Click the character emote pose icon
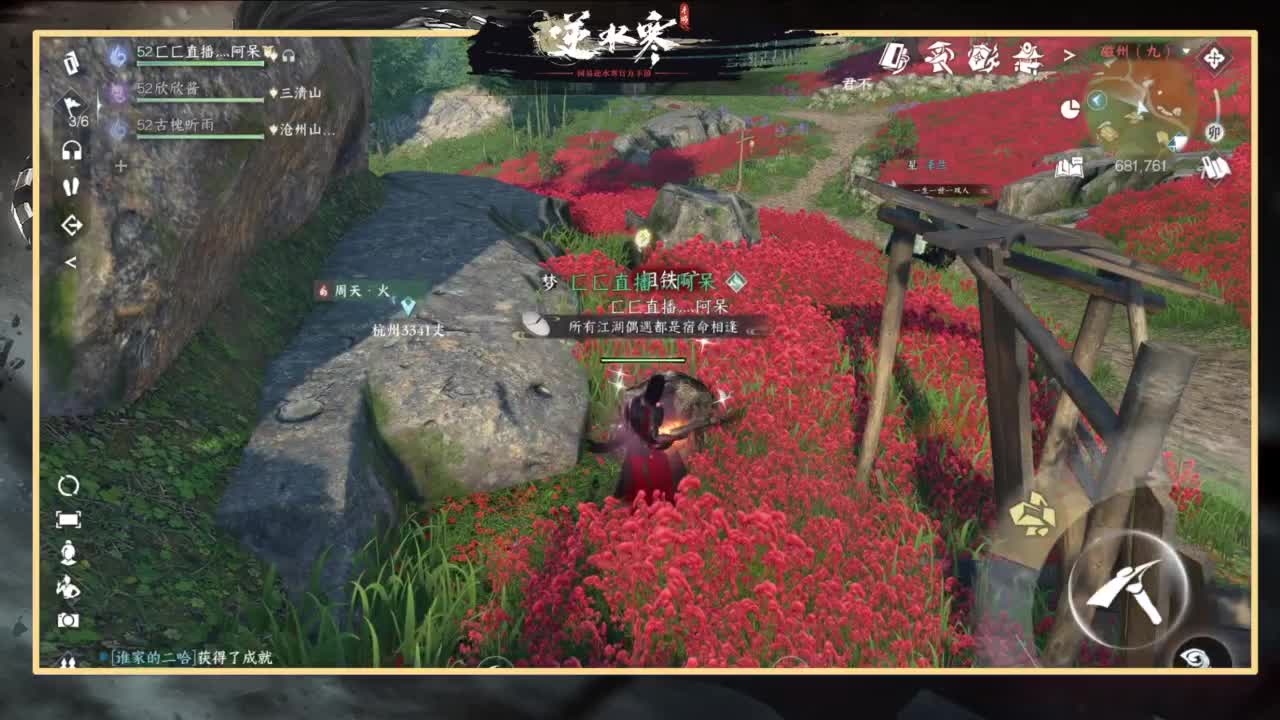Viewport: 1280px width, 720px height. pos(70,587)
